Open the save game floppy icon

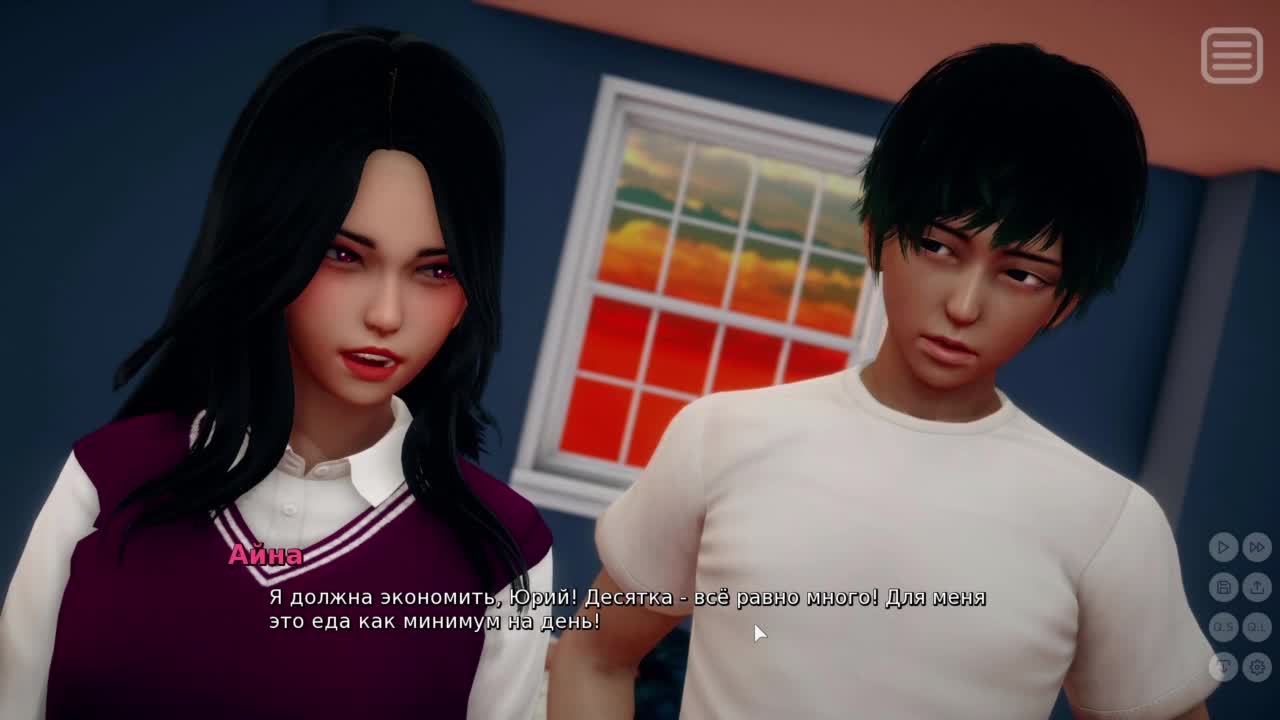coord(1223,587)
